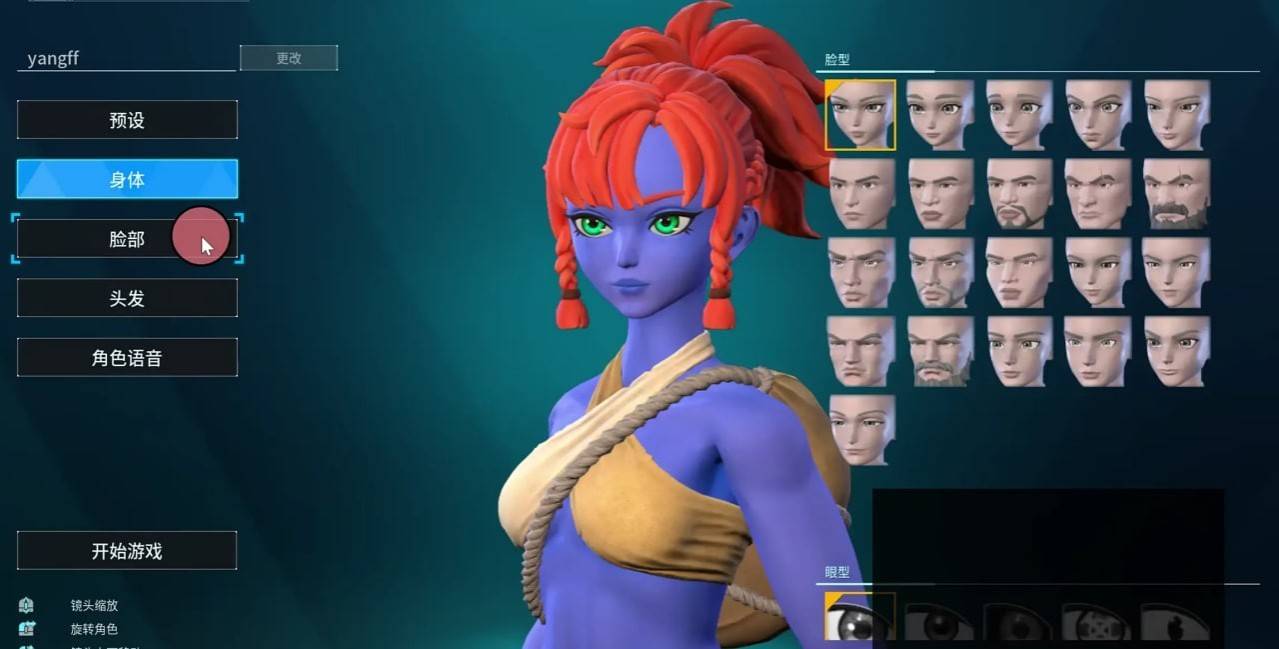Select the grey-bearded face thumbnail
The image size is (1279, 649).
tap(940, 351)
